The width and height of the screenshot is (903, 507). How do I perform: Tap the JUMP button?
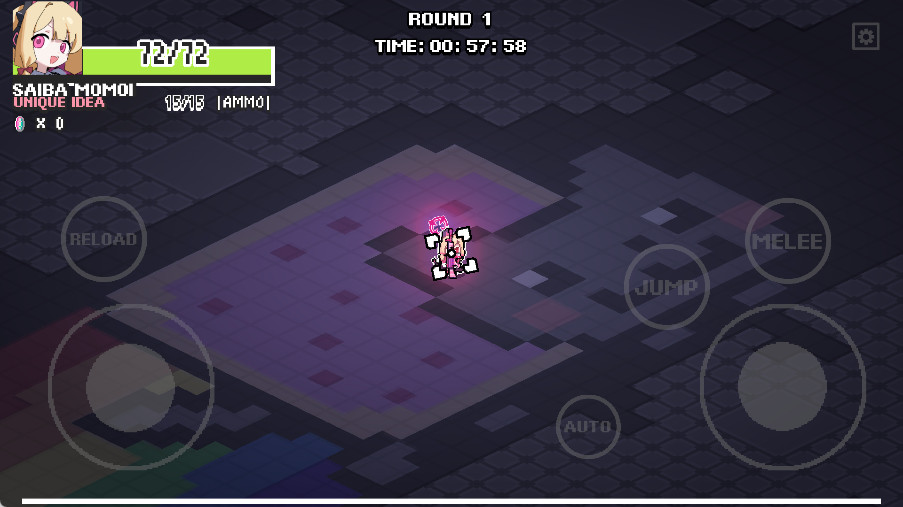click(x=666, y=287)
